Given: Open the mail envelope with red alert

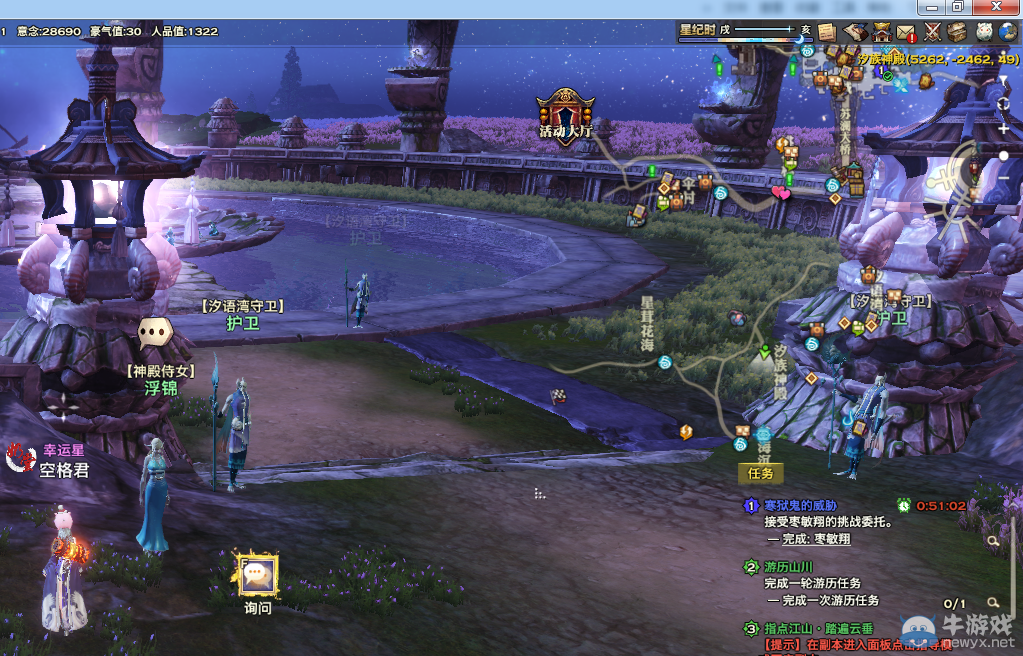Looking at the screenshot, I should (907, 32).
